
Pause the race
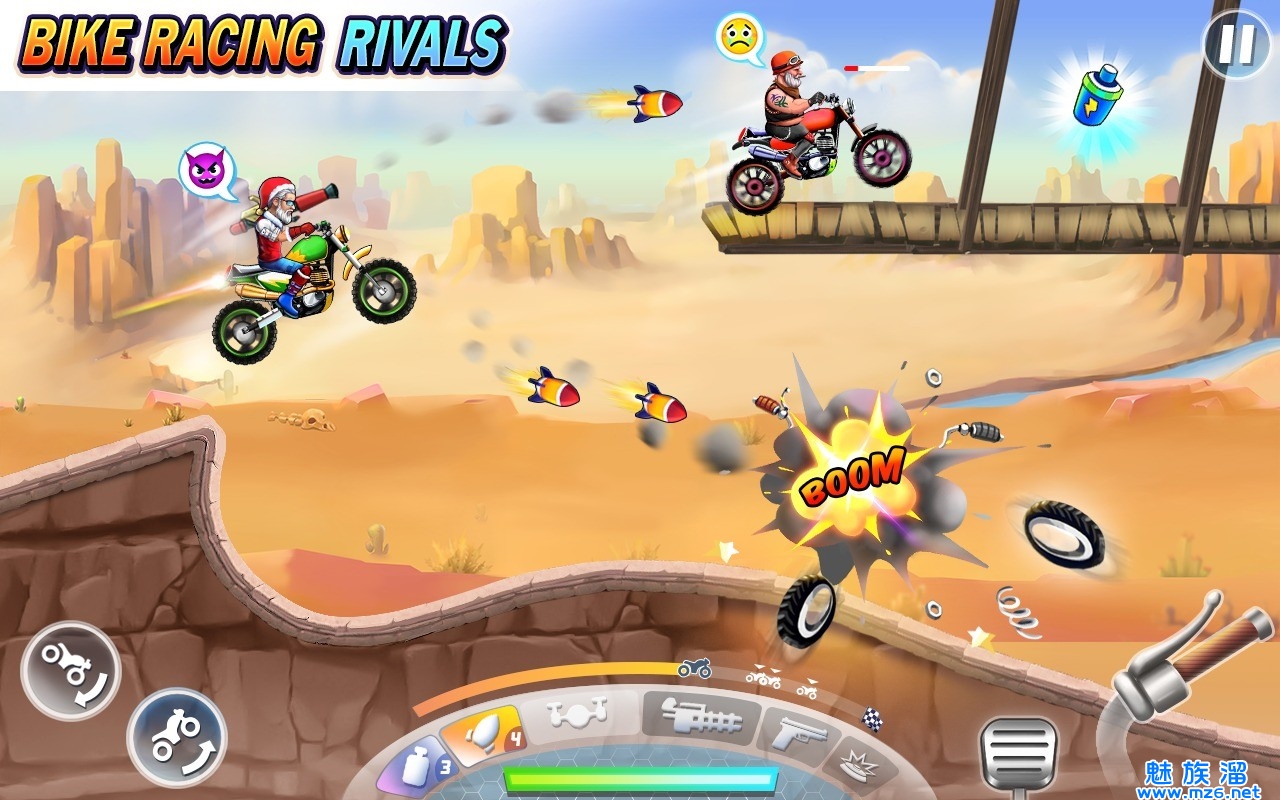coord(1235,44)
